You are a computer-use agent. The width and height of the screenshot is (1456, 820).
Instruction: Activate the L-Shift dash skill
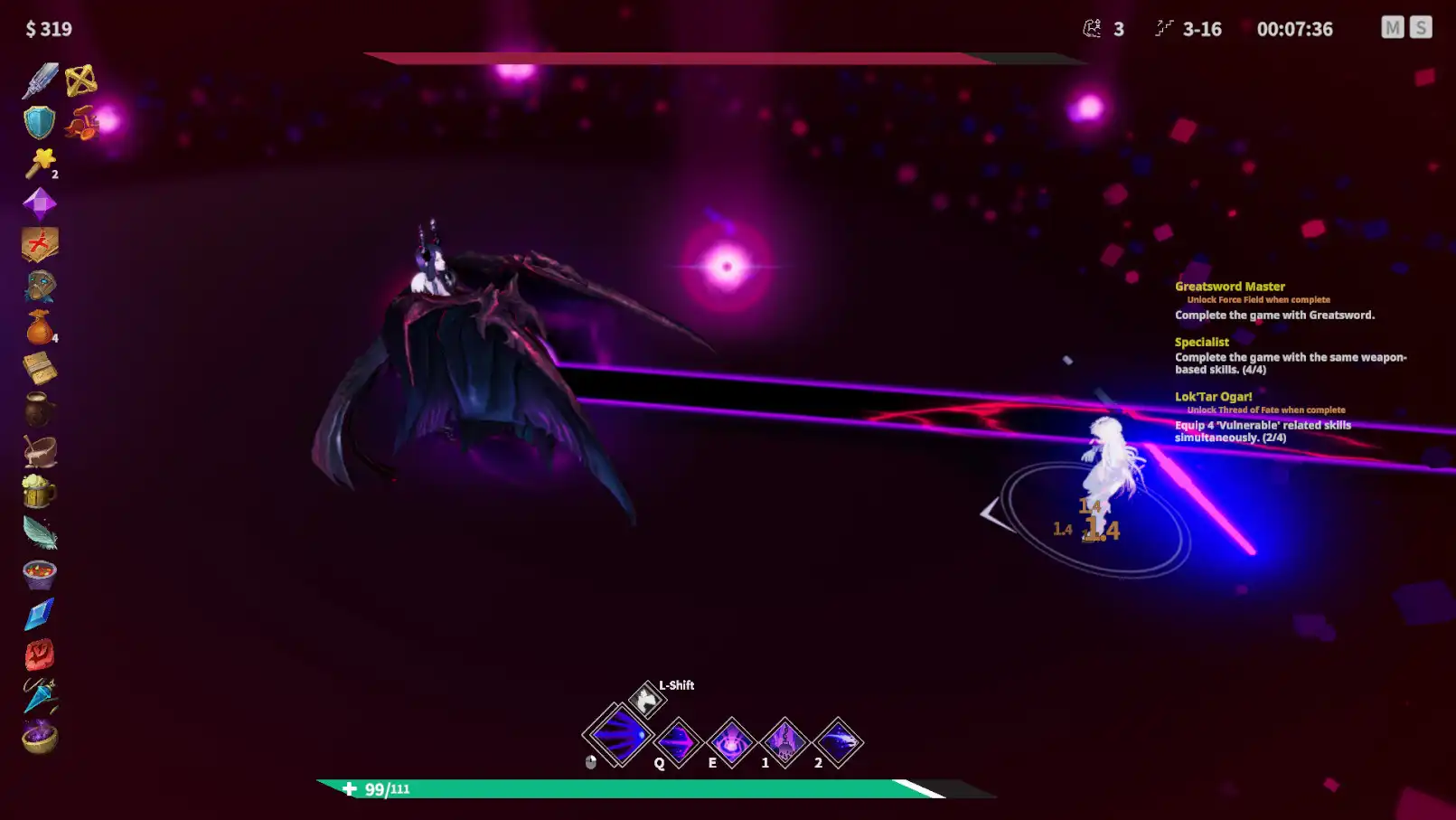click(644, 699)
